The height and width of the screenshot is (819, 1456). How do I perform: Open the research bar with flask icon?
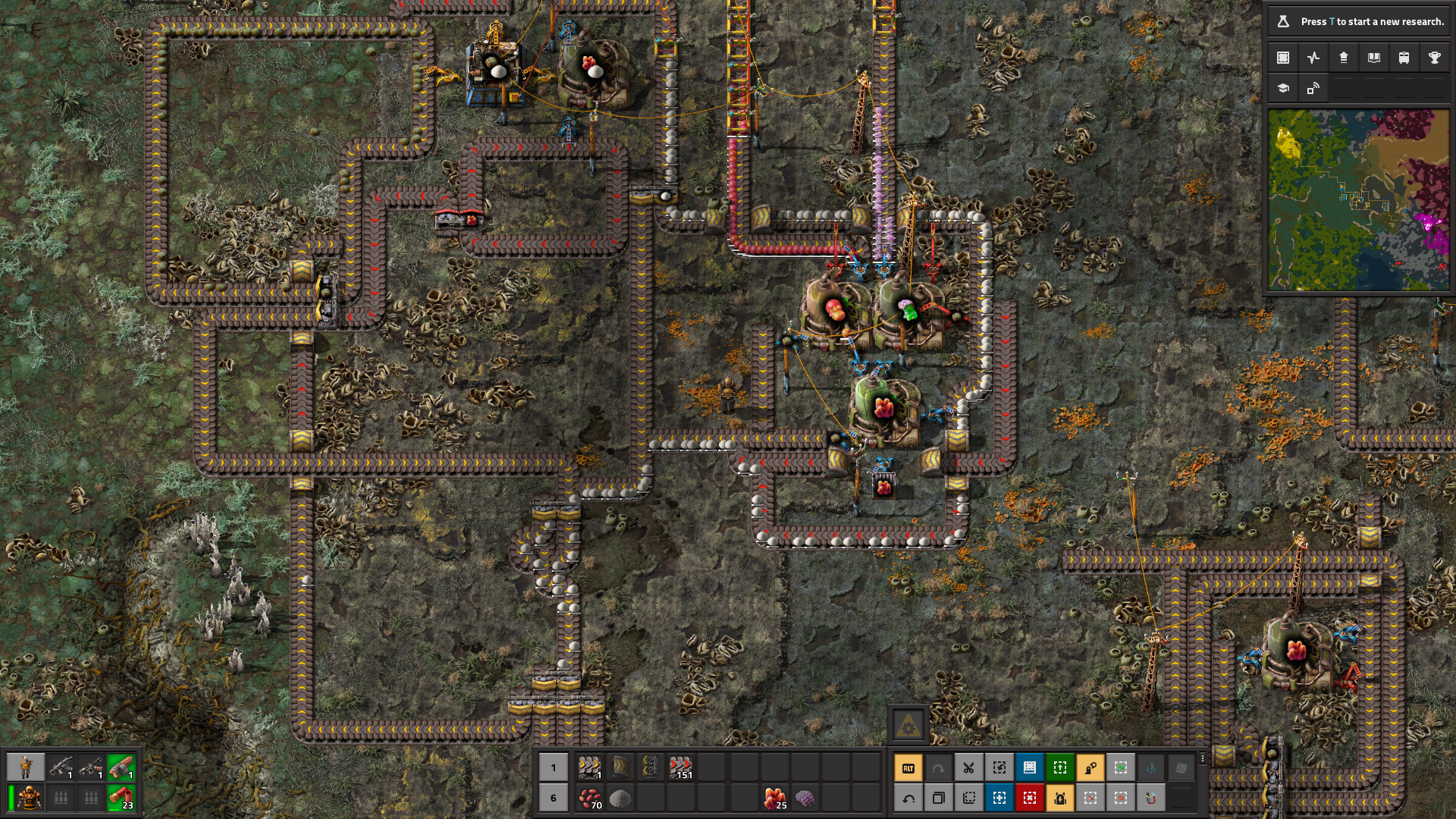click(1357, 21)
